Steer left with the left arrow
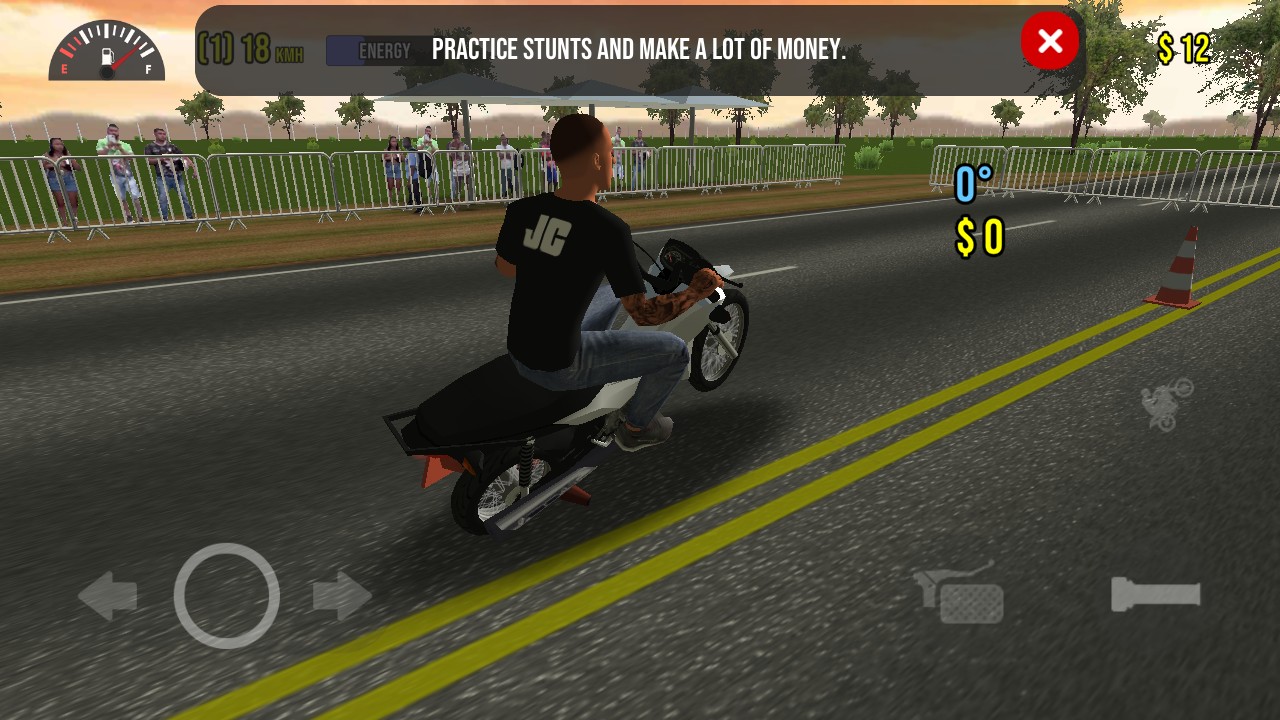The width and height of the screenshot is (1280, 720). 108,597
